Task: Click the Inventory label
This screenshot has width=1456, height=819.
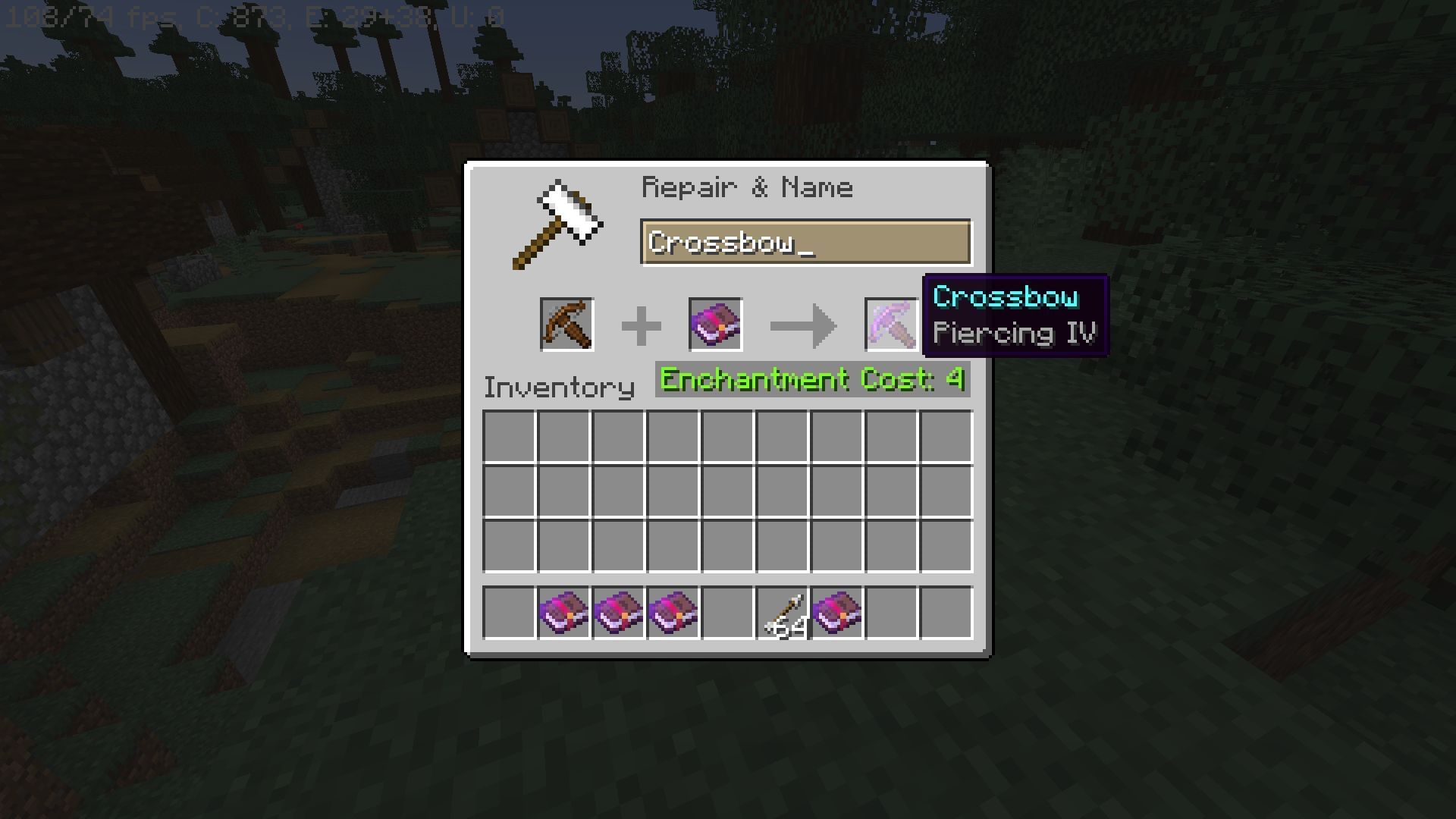Action: pos(559,387)
